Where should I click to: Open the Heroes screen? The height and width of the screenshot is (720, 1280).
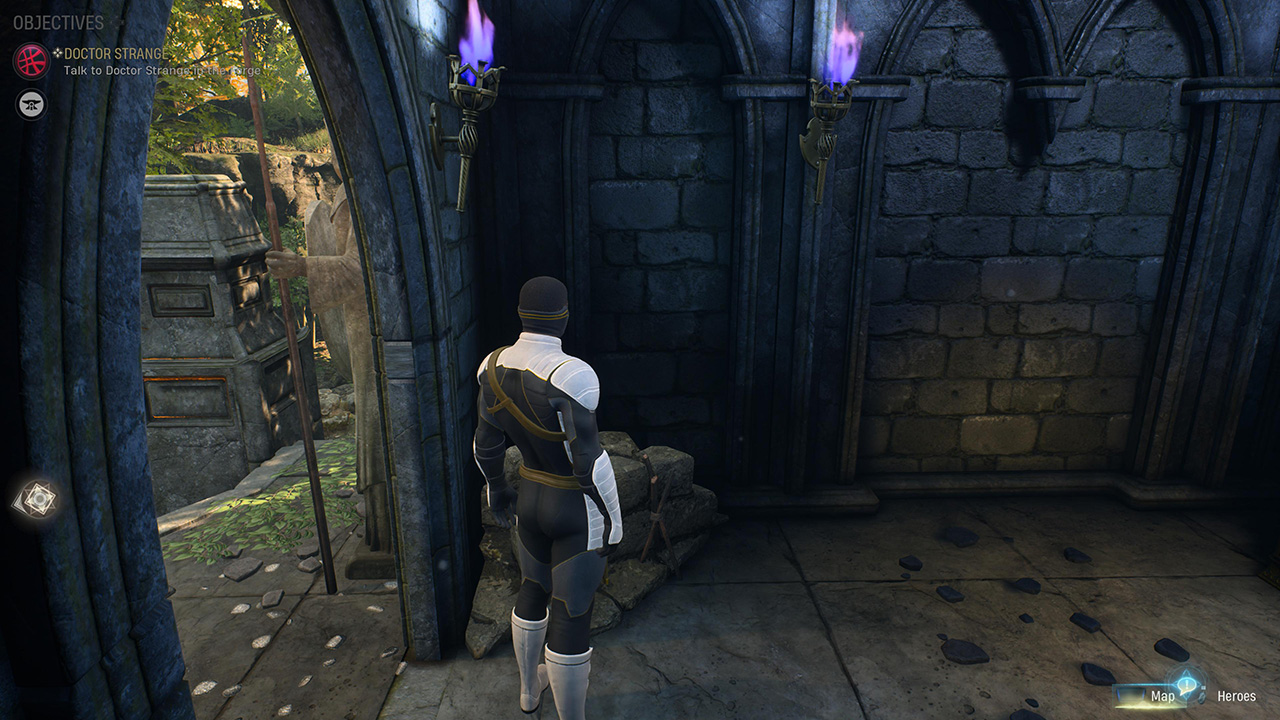1238,697
